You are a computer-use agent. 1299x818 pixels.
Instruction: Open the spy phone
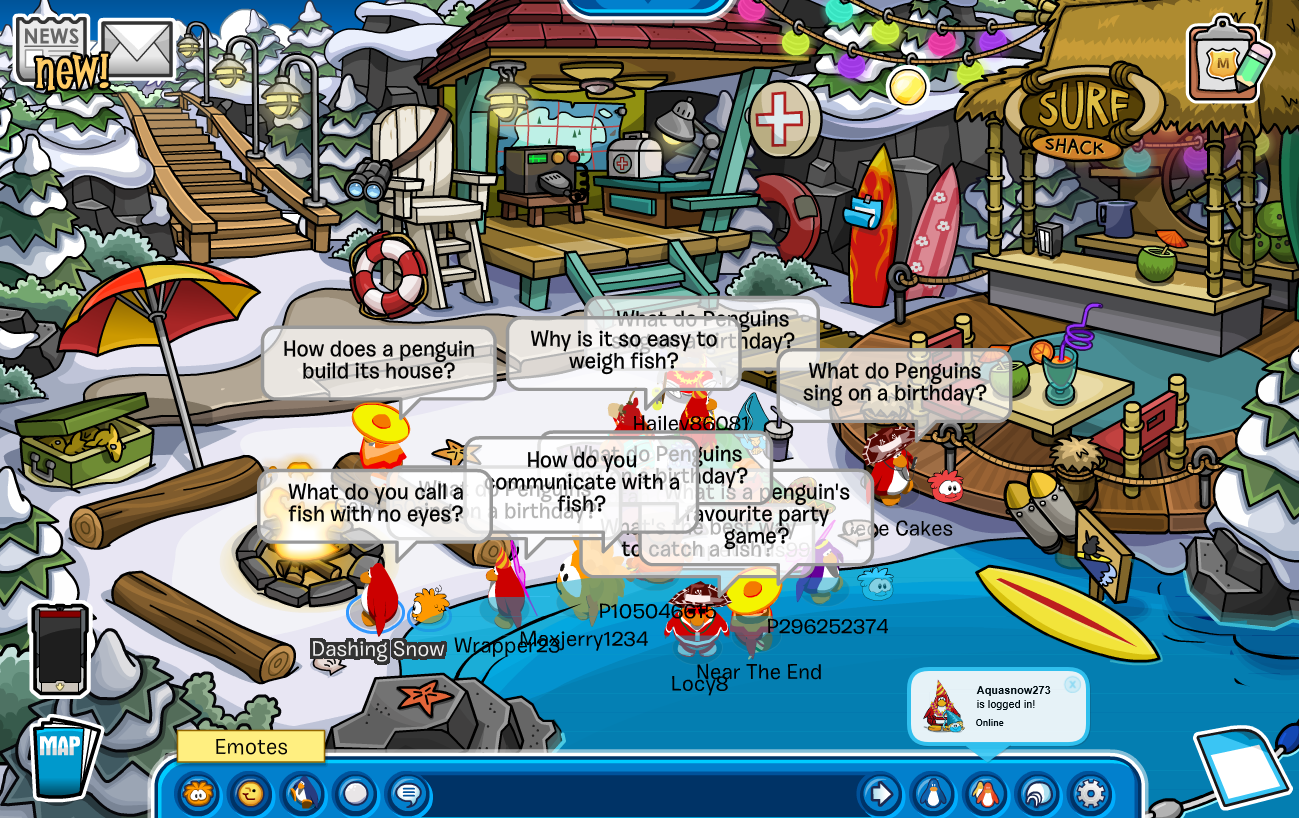[60, 649]
